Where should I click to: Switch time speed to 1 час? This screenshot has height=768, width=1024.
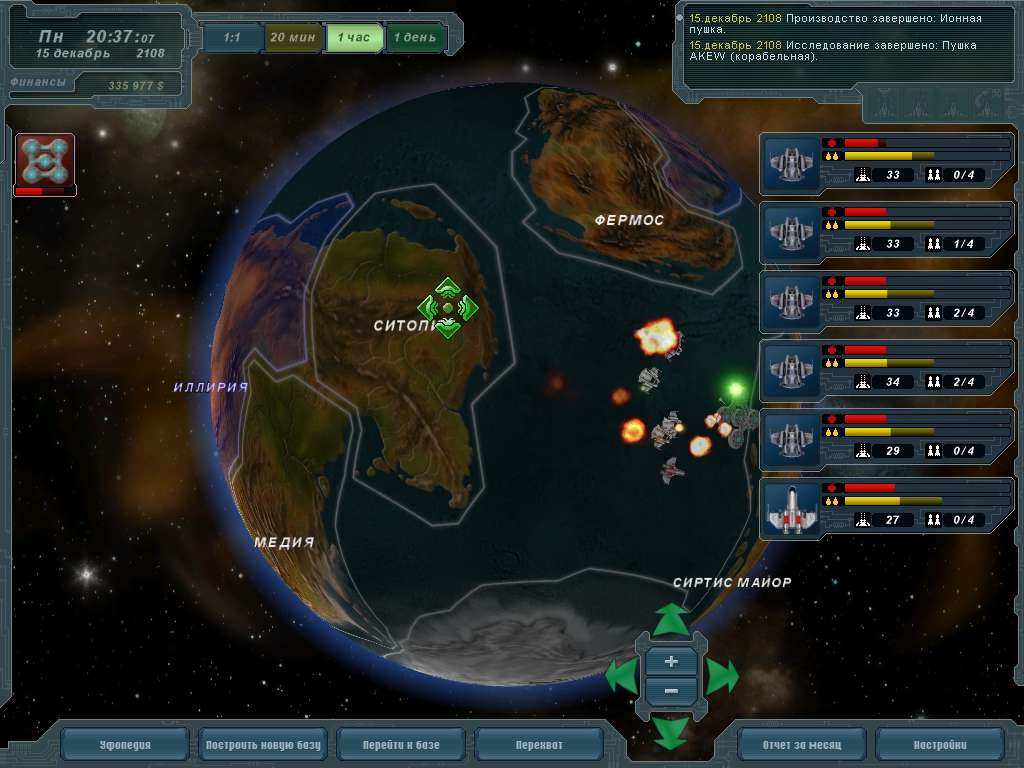tap(353, 38)
